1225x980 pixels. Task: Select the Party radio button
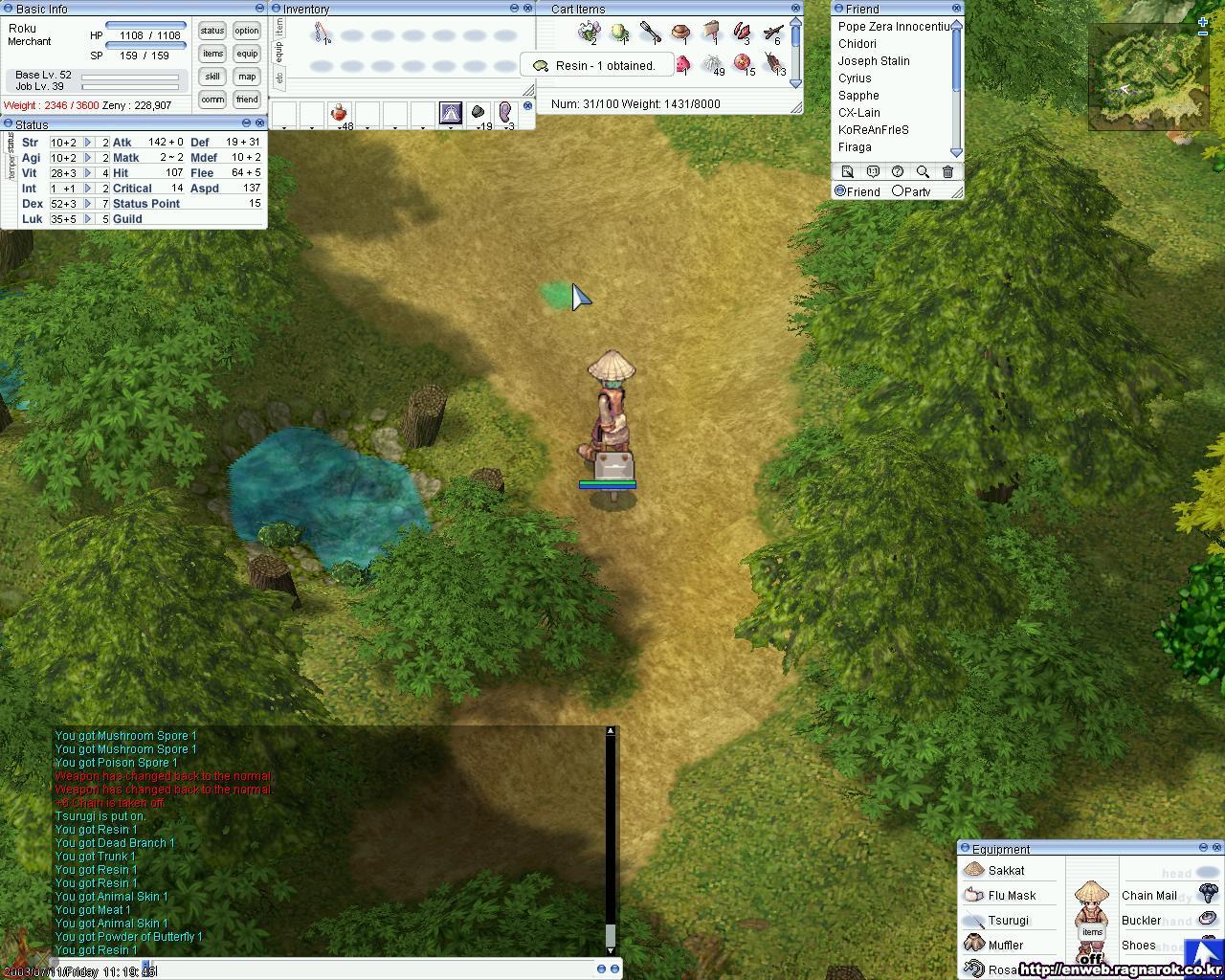900,191
